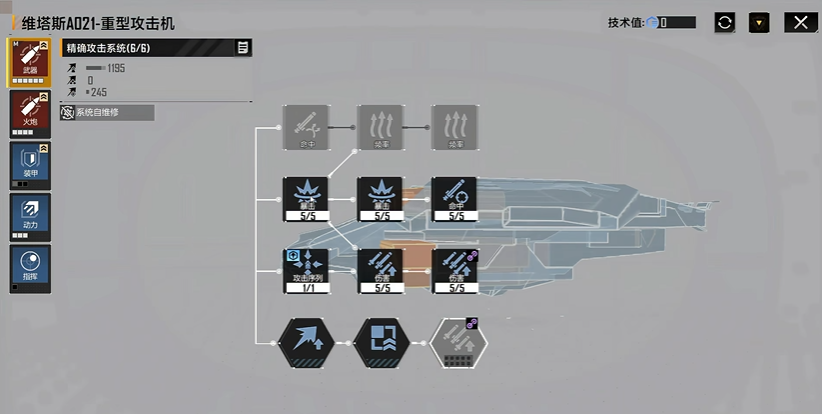Viewport: 822px width, 414px height.
Task: Switch to the 火炮 cannon tab
Action: [30, 112]
